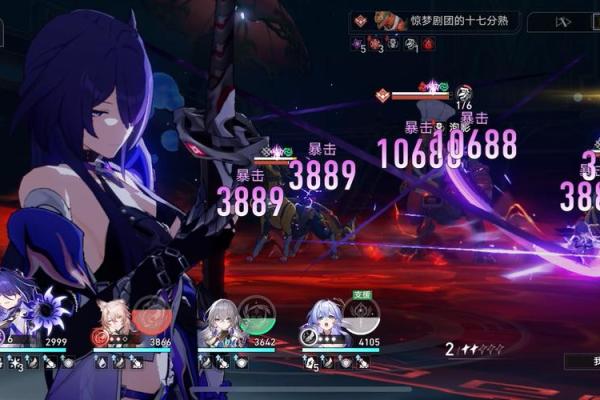Activate the white ultimate icon under 支援
The width and height of the screenshot is (600, 400).
361,316
